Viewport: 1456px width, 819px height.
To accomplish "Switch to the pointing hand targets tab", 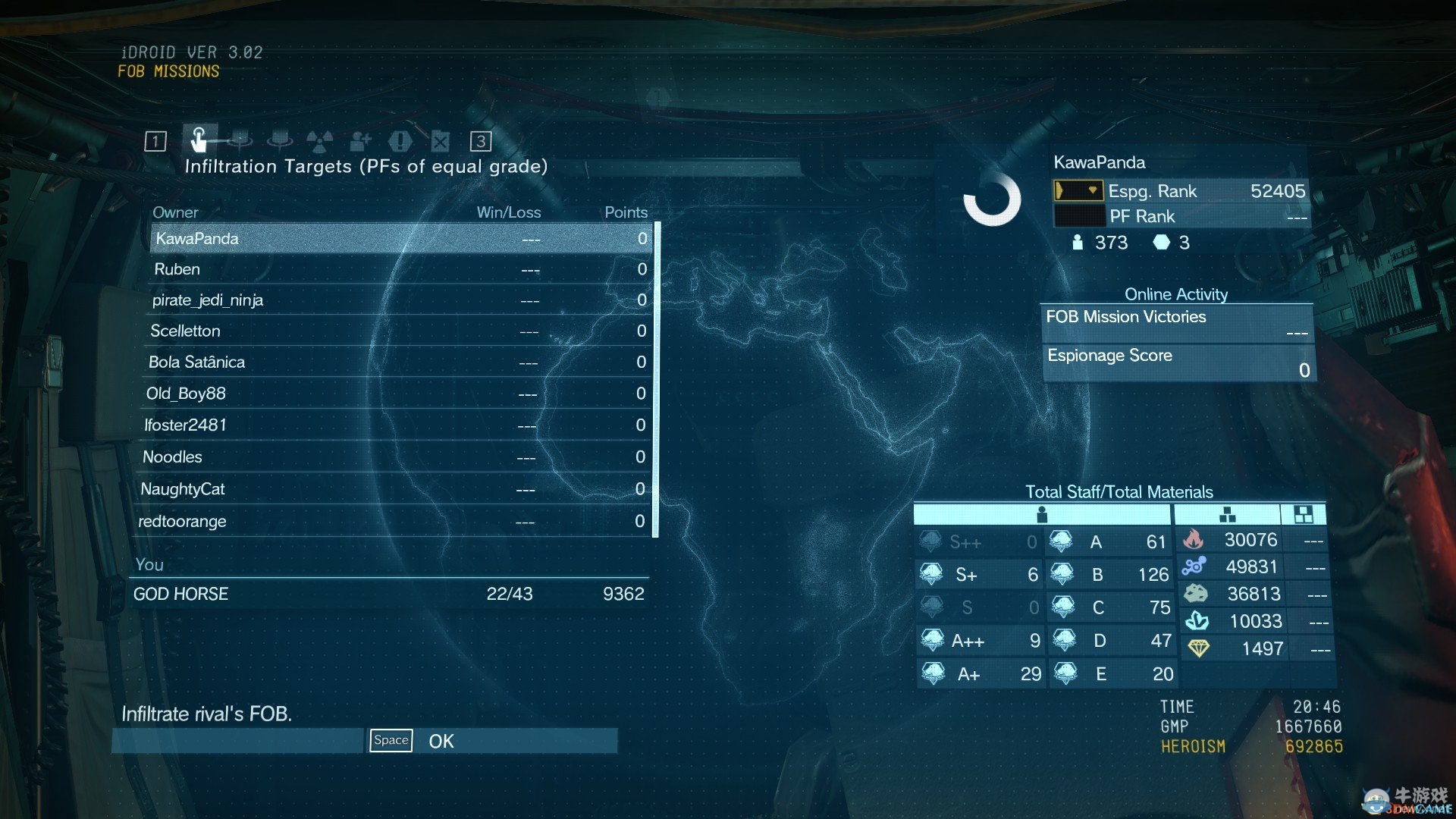I will (199, 140).
